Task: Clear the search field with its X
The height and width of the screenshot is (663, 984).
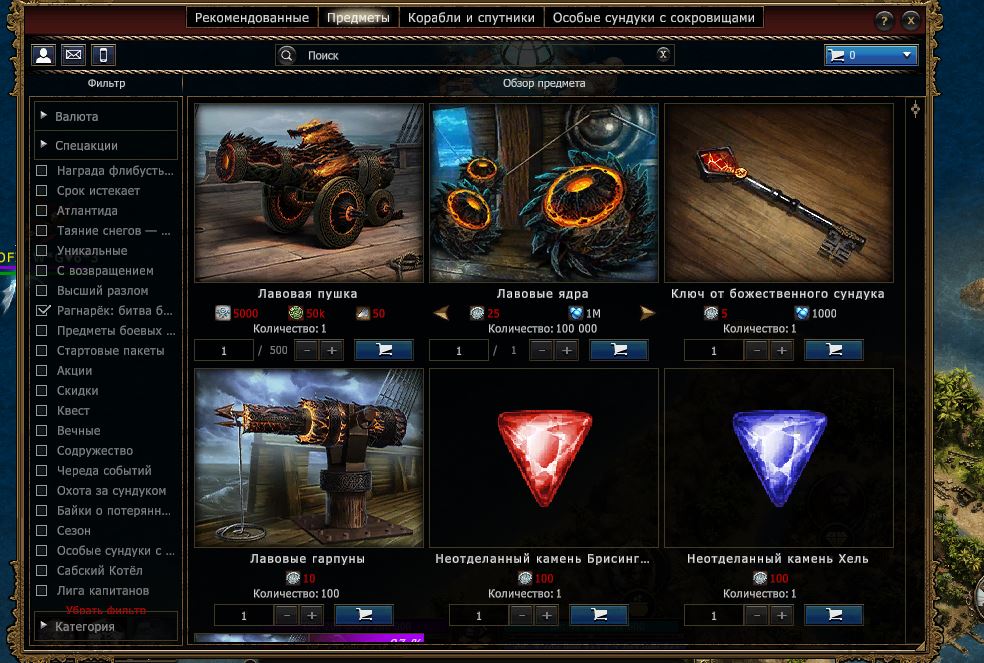Action: (663, 55)
